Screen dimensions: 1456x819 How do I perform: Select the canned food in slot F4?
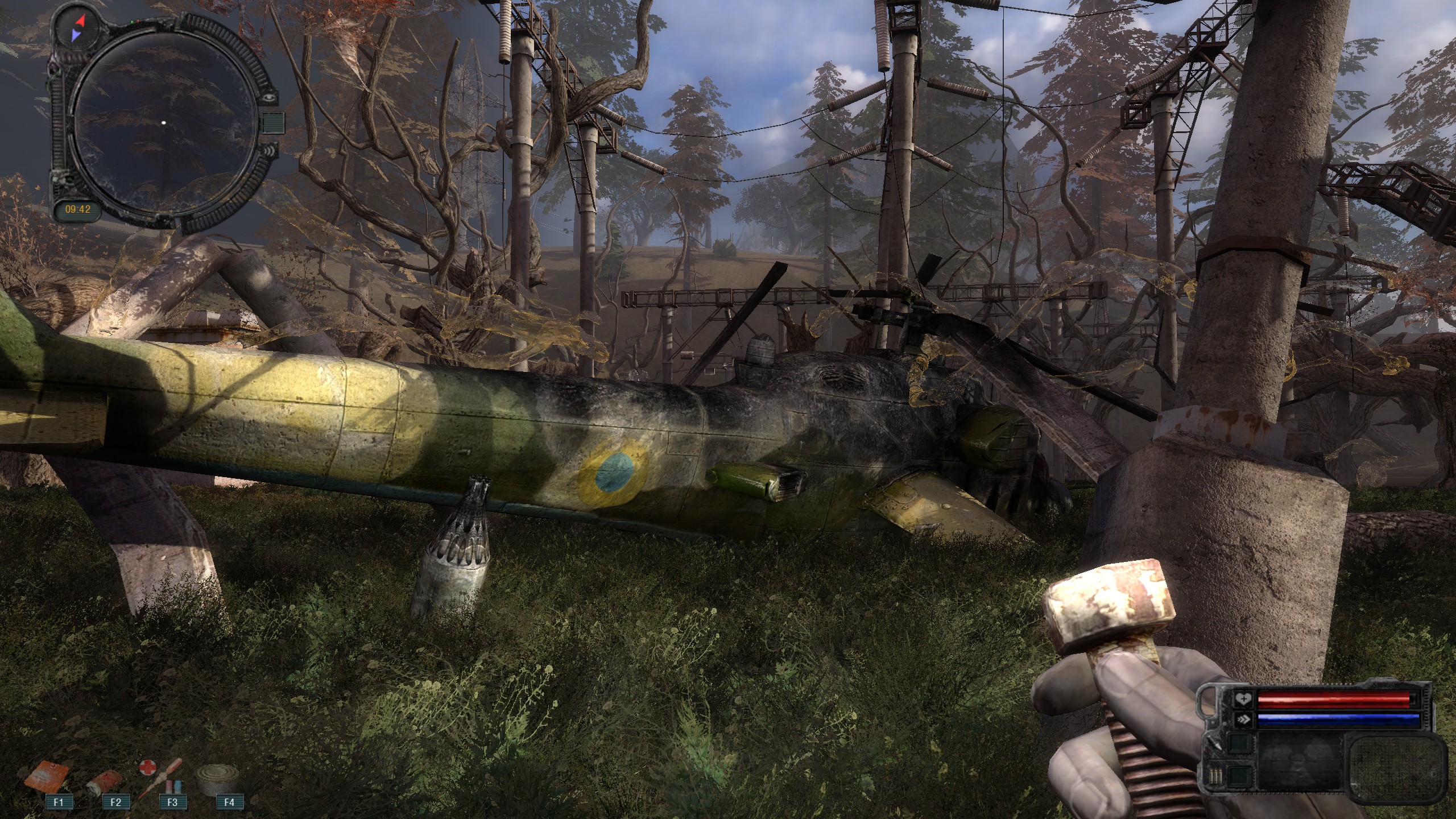pyautogui.click(x=217, y=778)
